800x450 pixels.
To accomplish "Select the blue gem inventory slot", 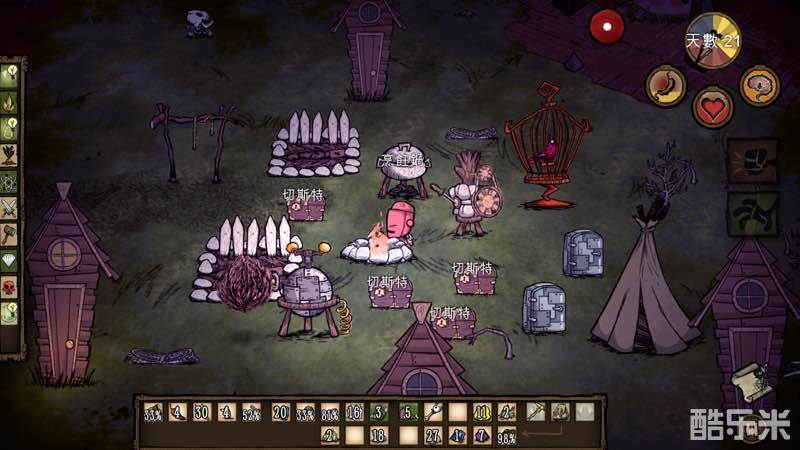I will [457, 435].
